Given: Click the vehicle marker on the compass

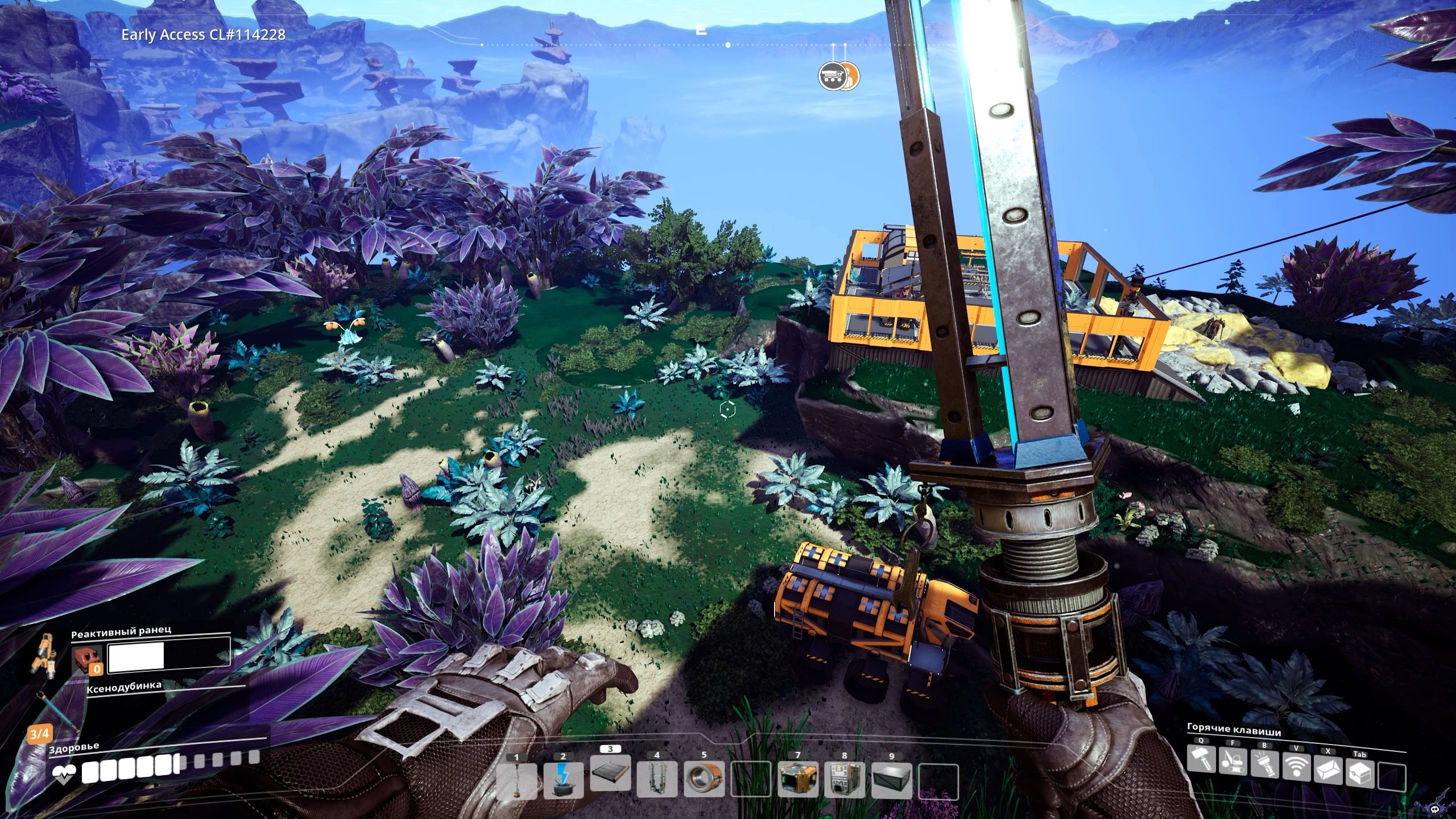Looking at the screenshot, I should (x=832, y=77).
